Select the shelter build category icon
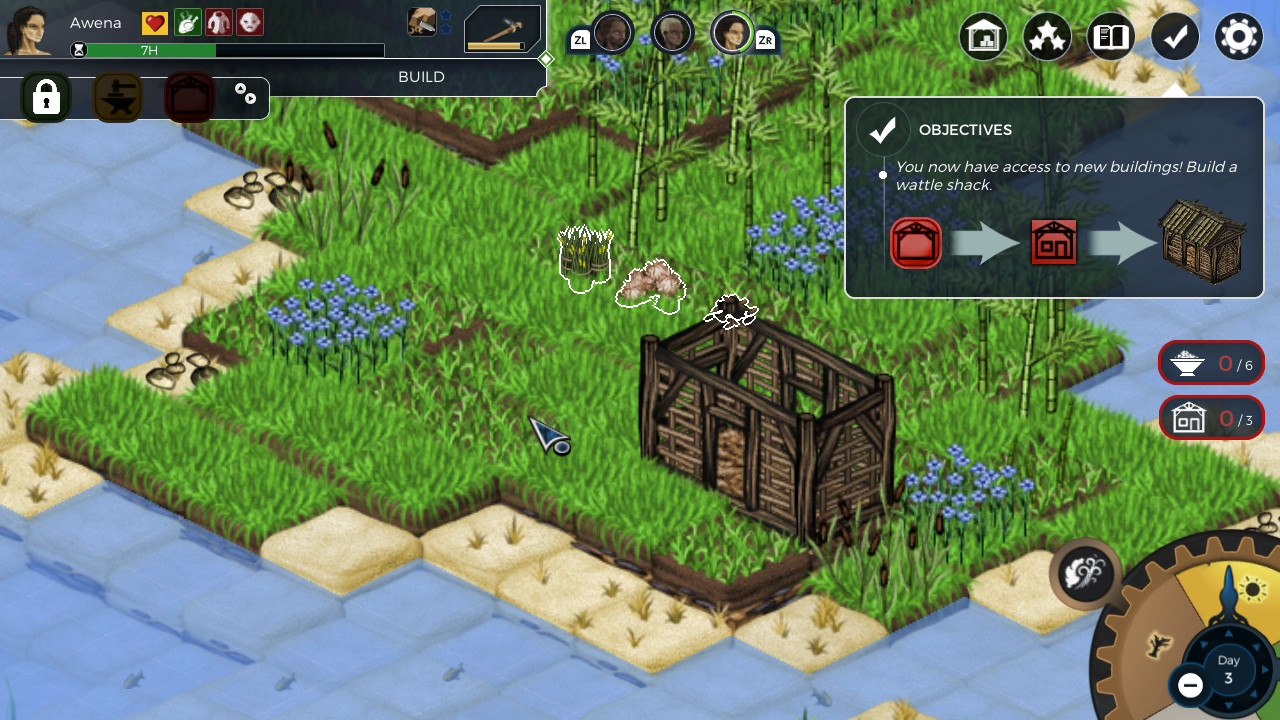1280x720 pixels. pos(189,97)
